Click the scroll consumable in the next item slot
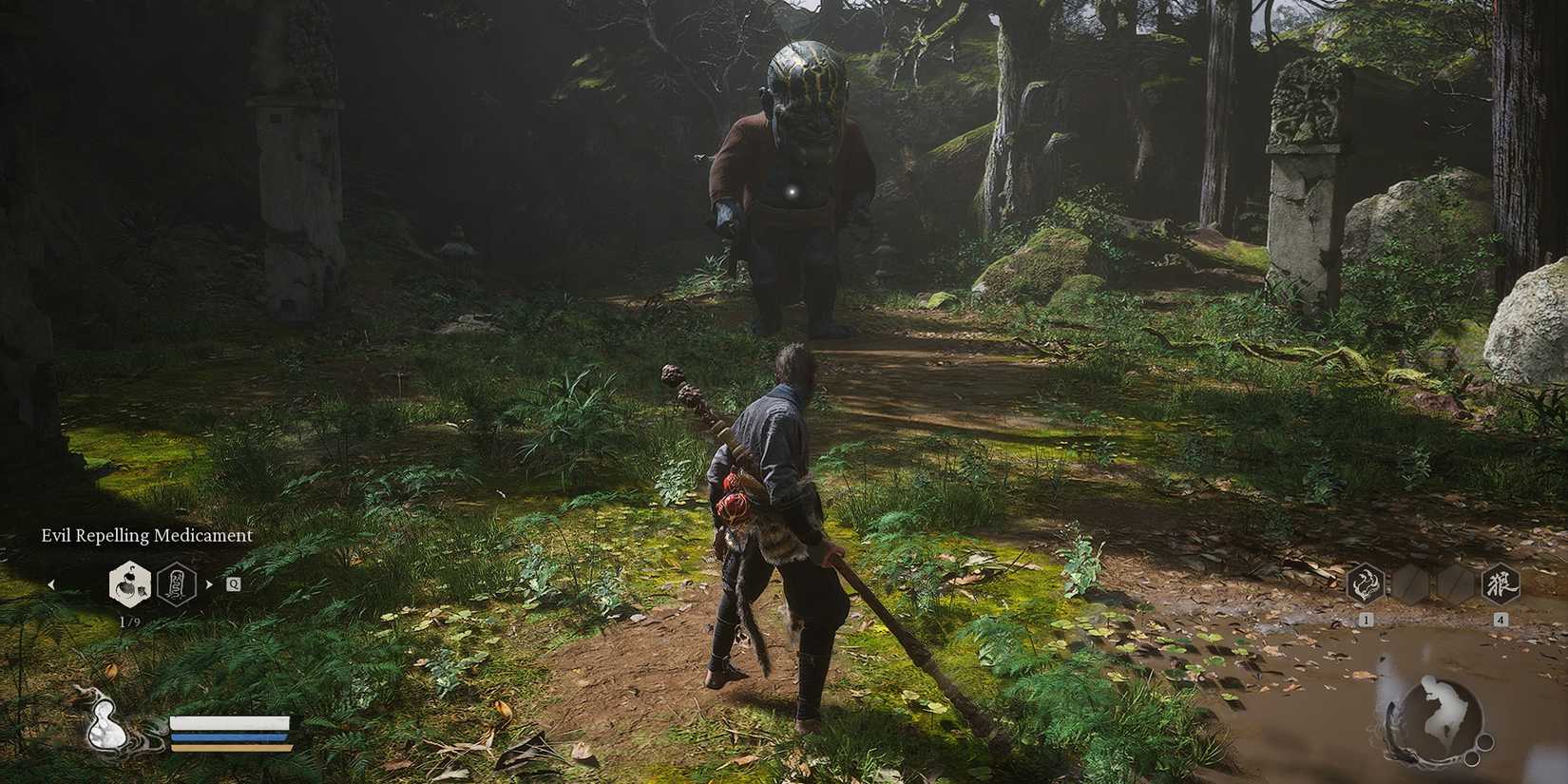This screenshot has height=784, width=1568. 176,585
